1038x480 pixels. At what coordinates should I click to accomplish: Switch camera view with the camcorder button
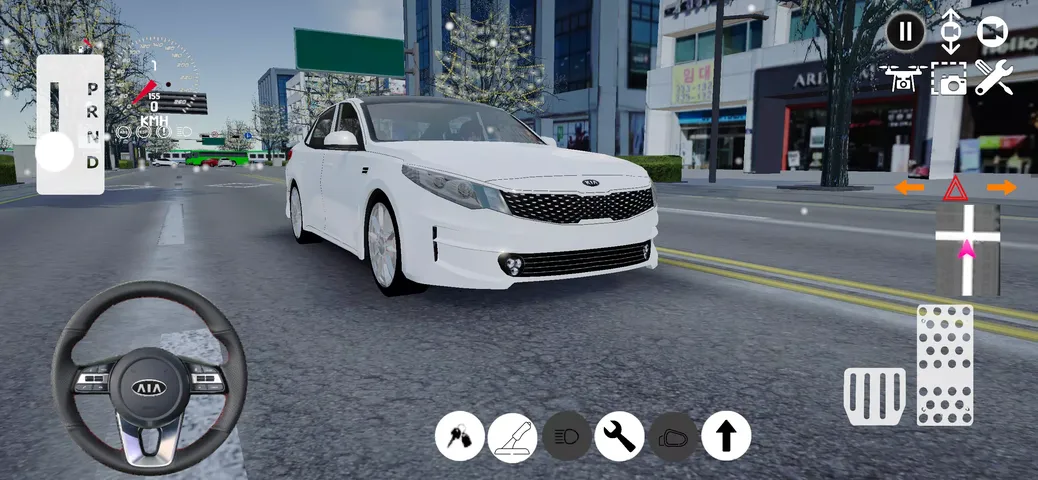pos(993,32)
